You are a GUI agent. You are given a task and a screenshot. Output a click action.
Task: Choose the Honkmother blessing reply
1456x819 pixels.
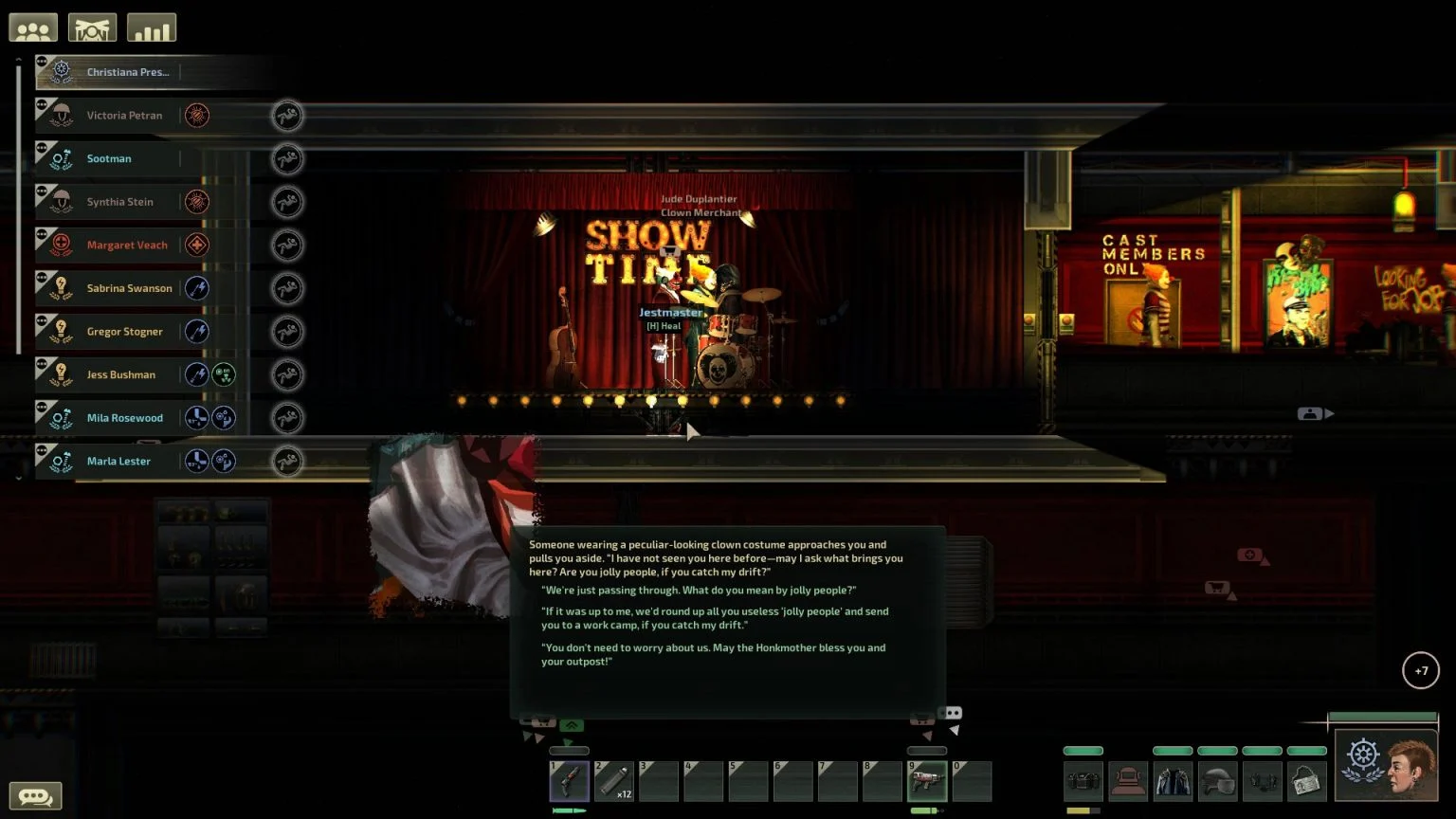point(713,654)
